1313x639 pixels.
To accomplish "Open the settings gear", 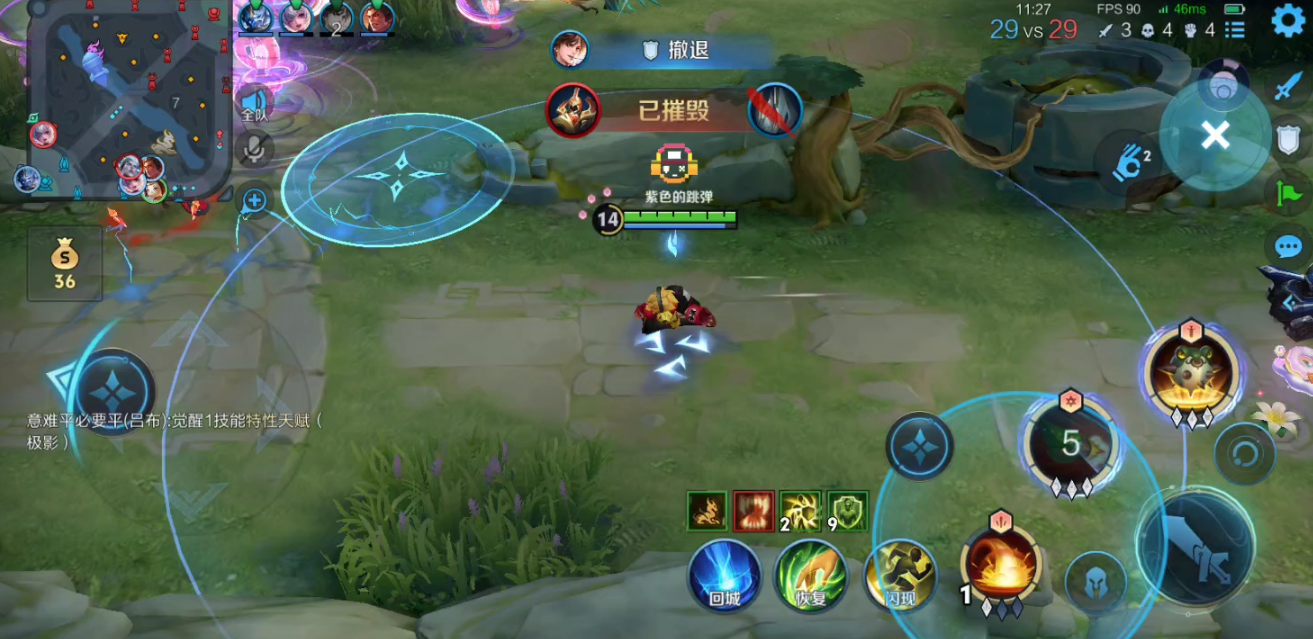I will (1288, 21).
